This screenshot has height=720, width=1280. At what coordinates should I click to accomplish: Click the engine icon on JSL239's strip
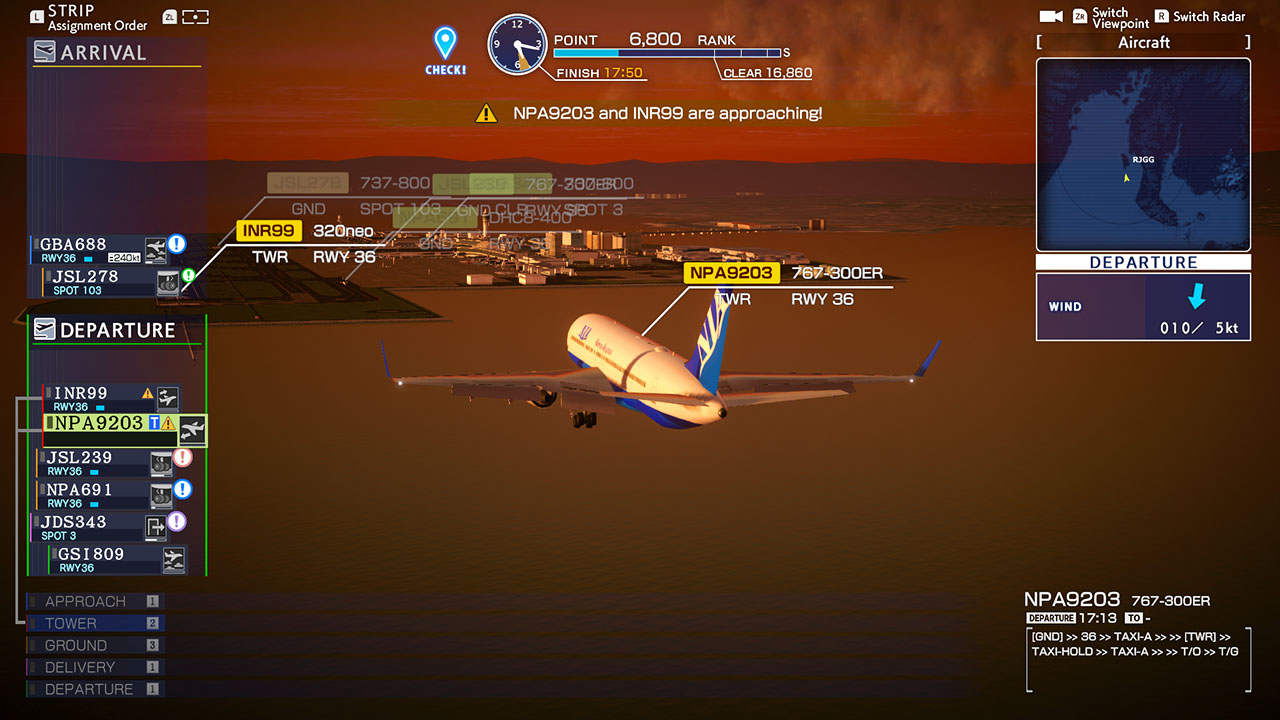(162, 462)
